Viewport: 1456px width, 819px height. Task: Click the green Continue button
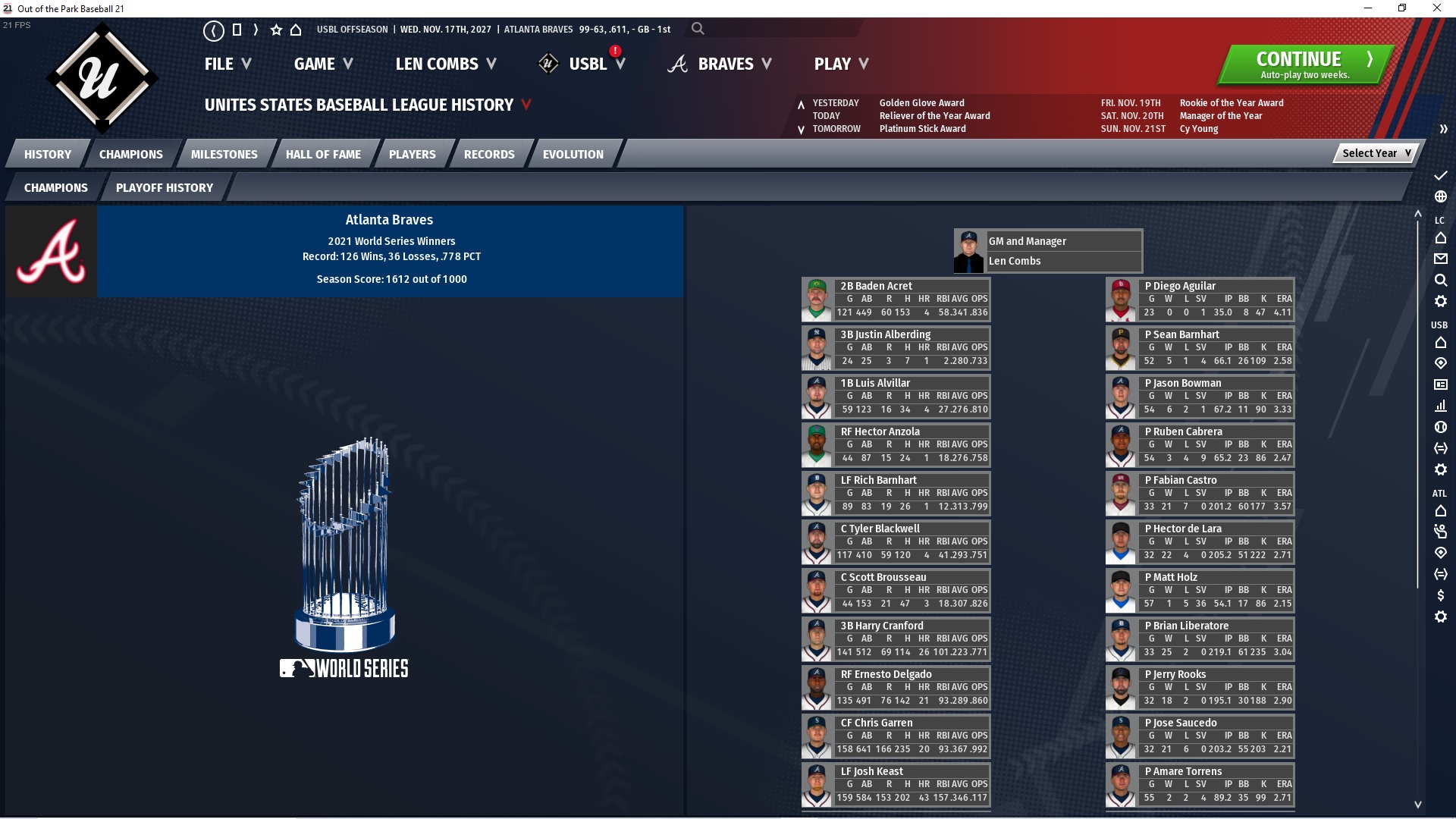click(1304, 64)
